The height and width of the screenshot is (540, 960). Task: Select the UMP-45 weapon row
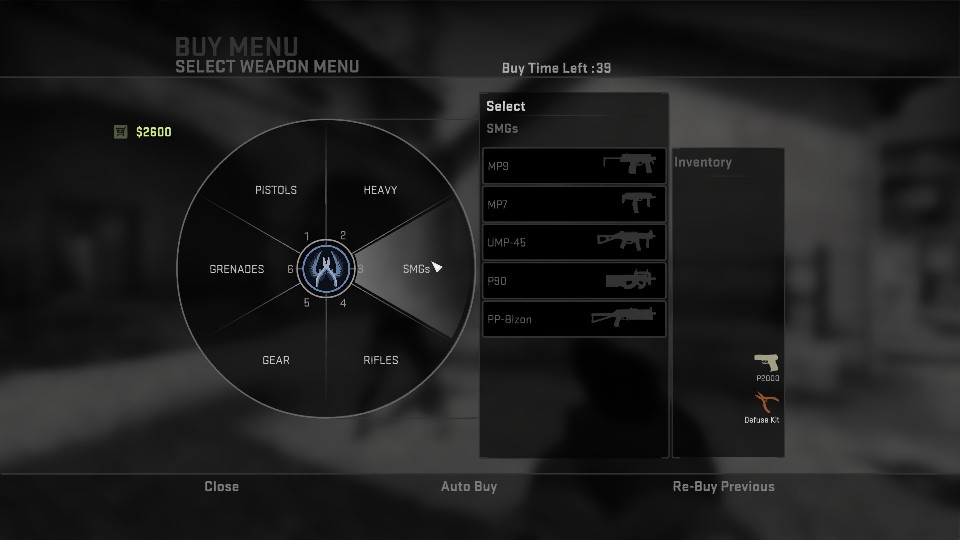pyautogui.click(x=574, y=242)
